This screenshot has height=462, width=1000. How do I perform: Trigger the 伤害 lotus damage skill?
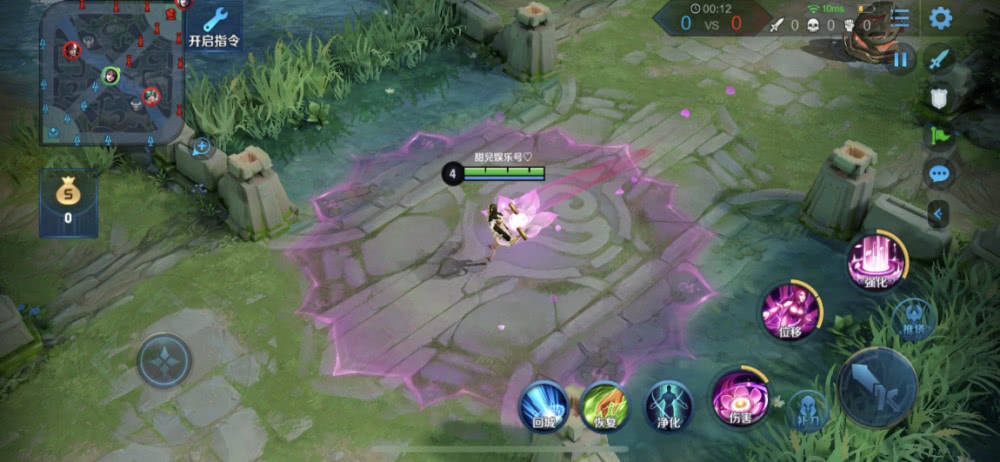(740, 397)
